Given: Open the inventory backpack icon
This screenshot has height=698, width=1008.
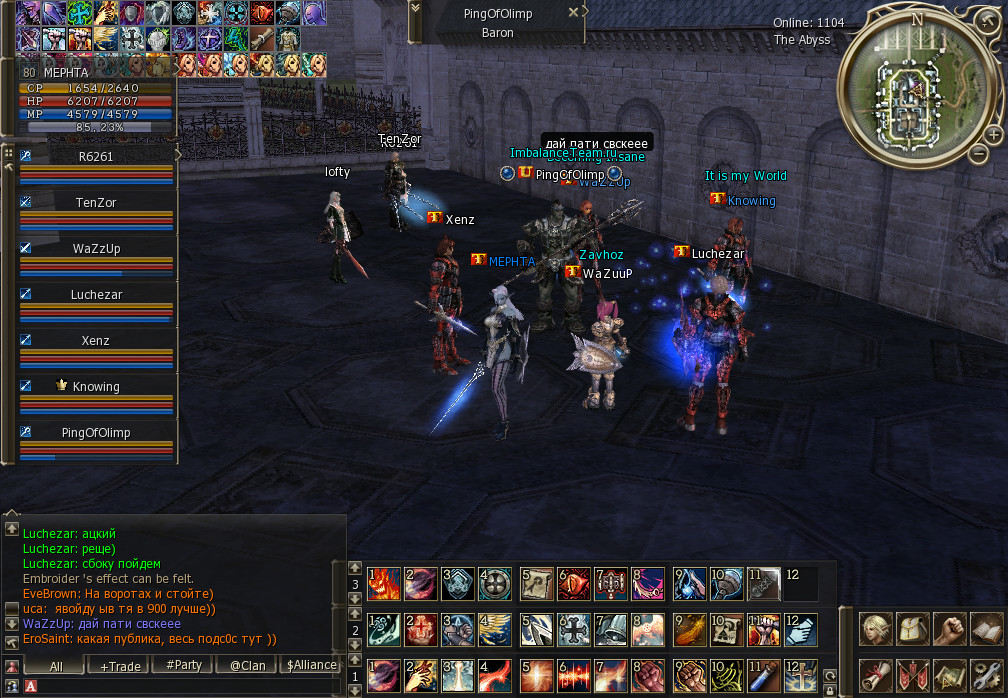Looking at the screenshot, I should click(913, 629).
